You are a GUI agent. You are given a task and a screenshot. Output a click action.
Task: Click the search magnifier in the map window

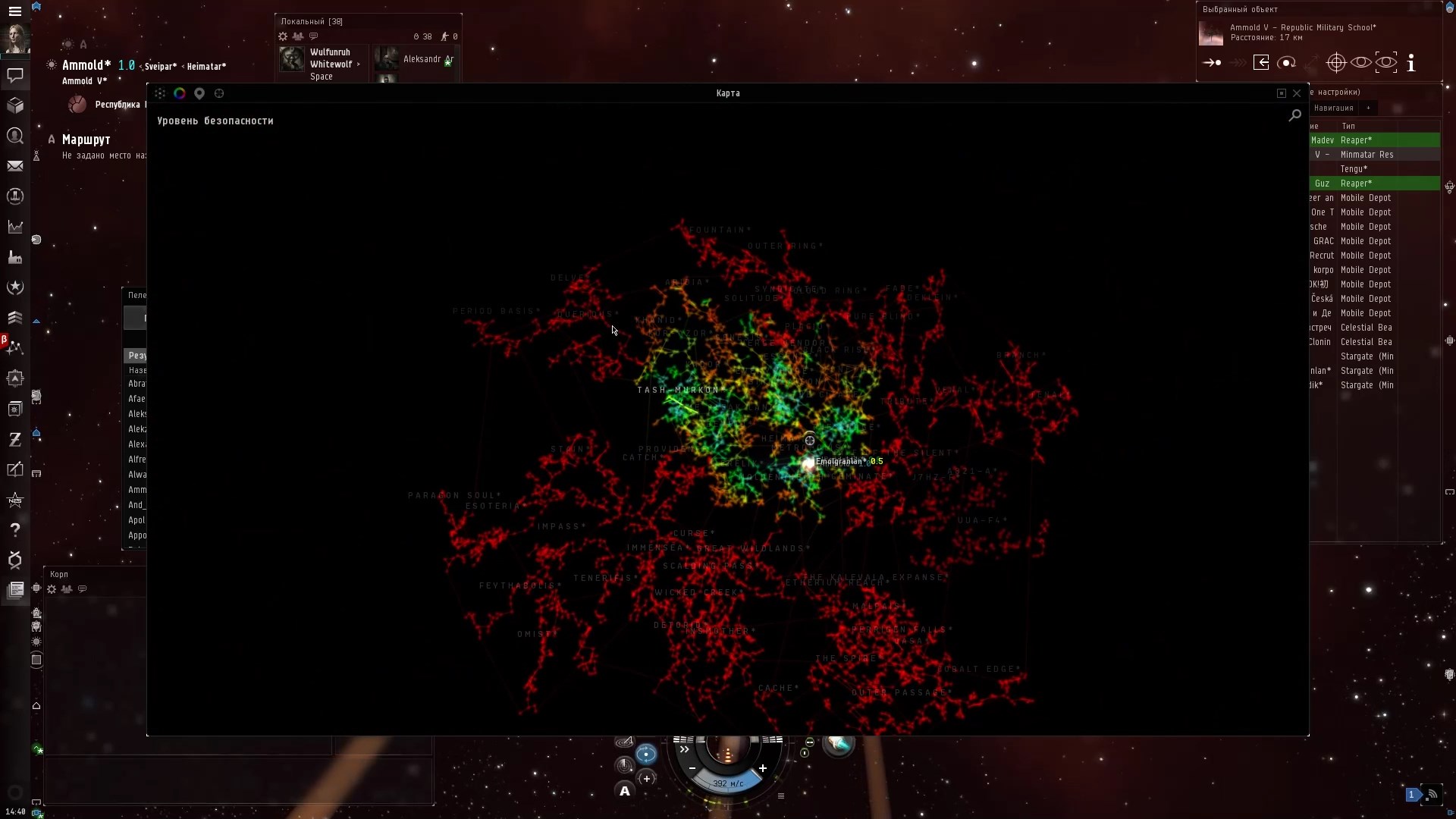[1294, 115]
